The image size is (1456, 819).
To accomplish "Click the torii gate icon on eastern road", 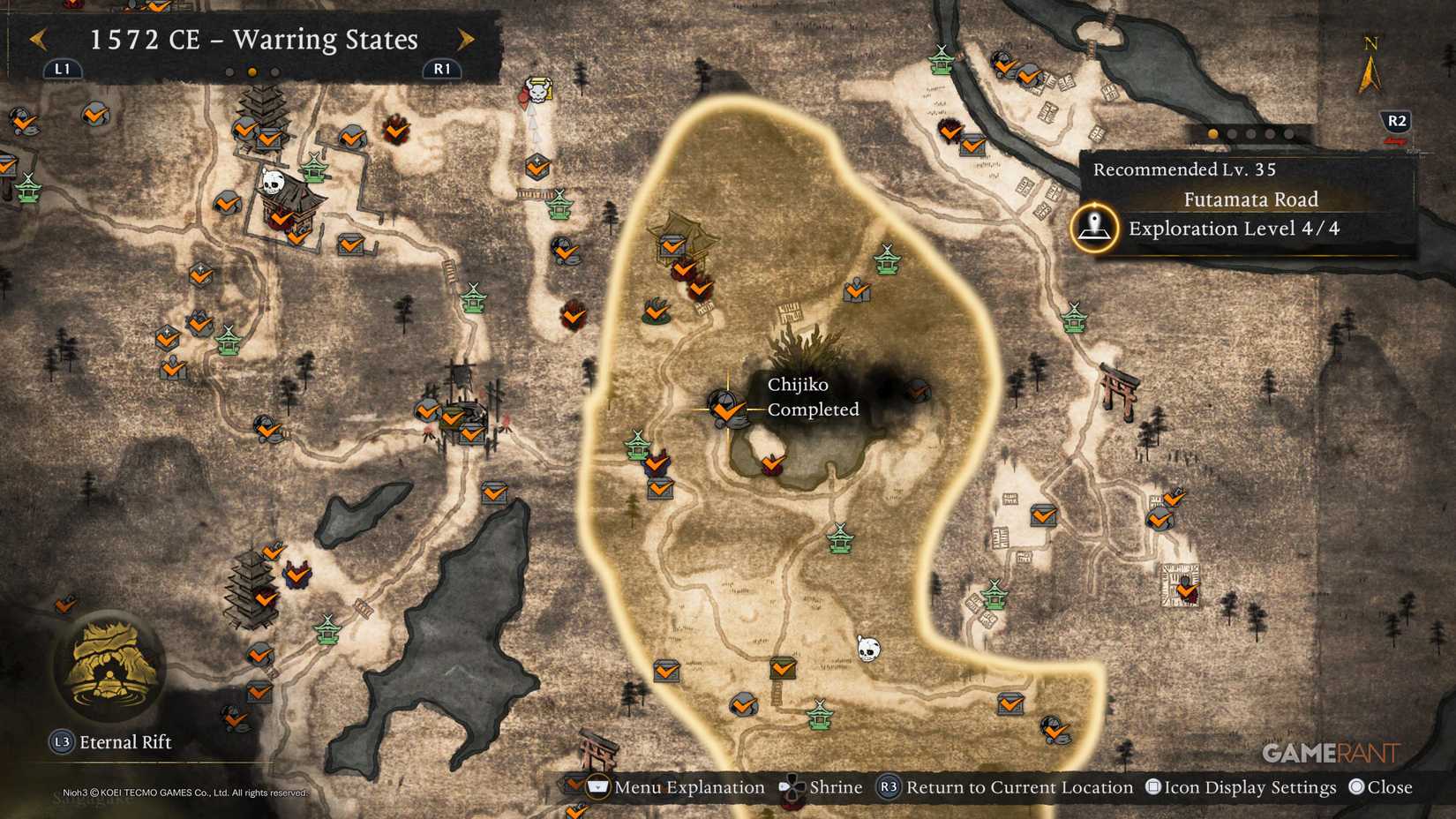I will pos(1119,391).
